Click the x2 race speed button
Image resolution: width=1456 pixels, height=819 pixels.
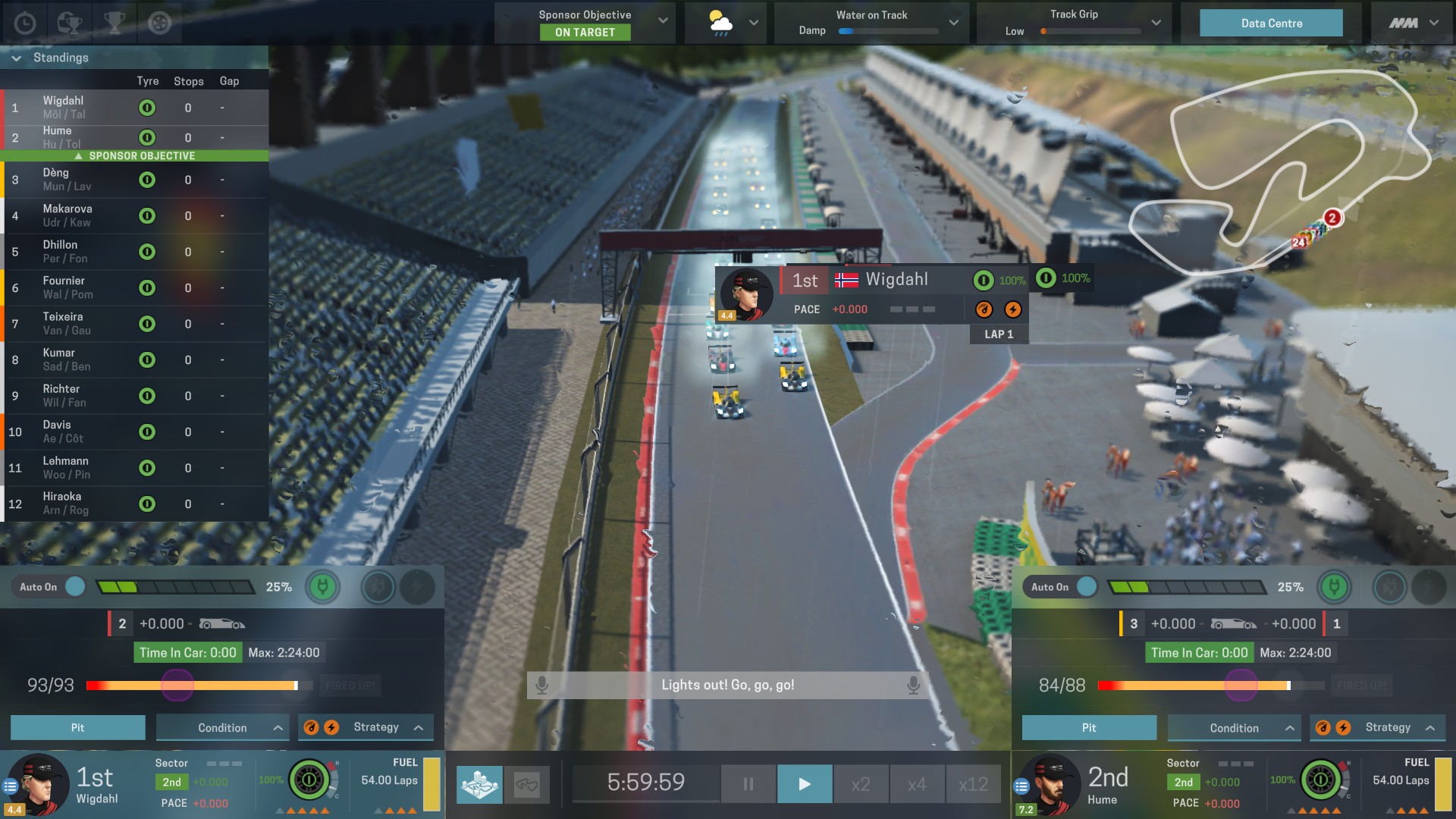tap(861, 784)
